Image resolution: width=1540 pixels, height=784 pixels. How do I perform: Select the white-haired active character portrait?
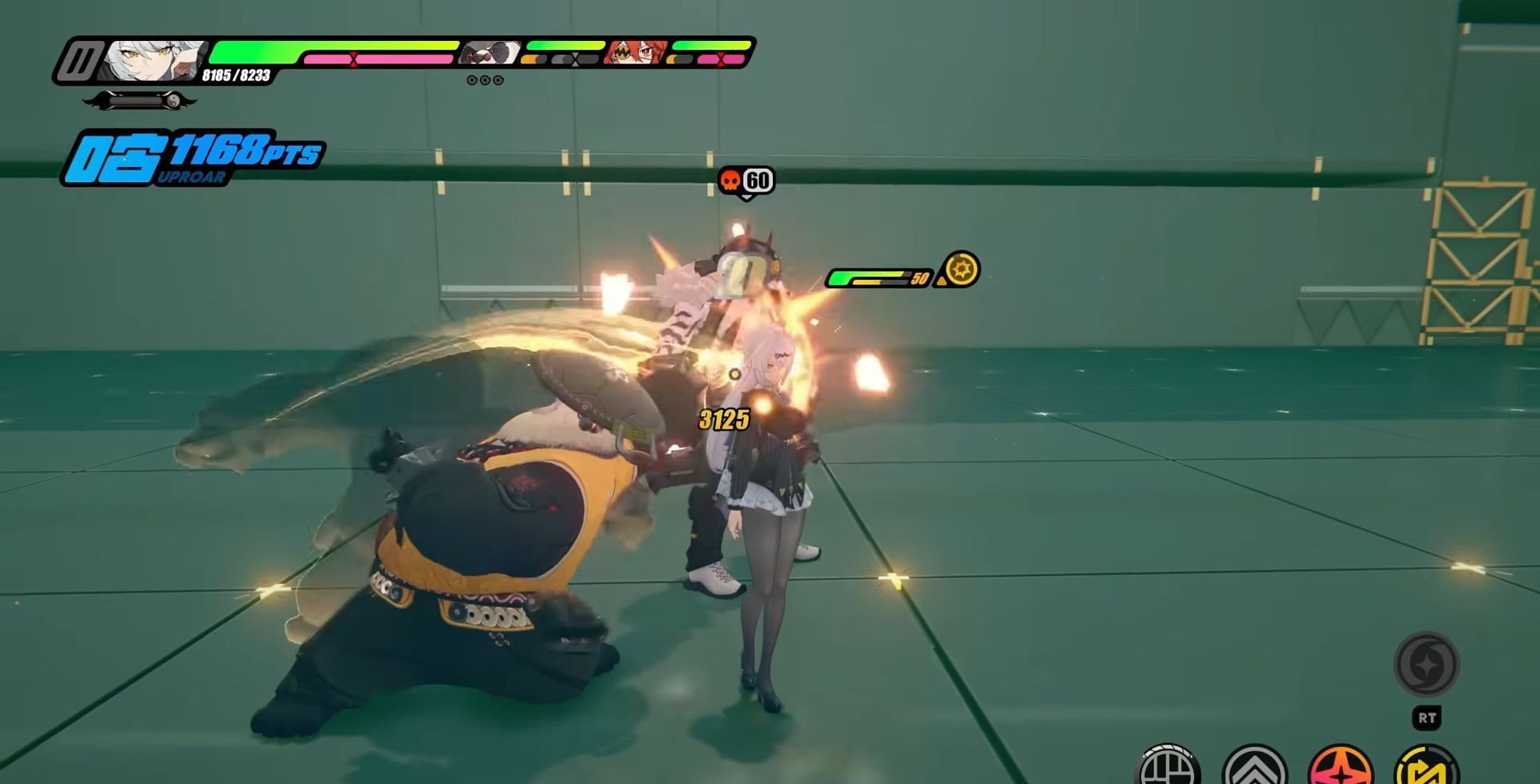(154, 59)
